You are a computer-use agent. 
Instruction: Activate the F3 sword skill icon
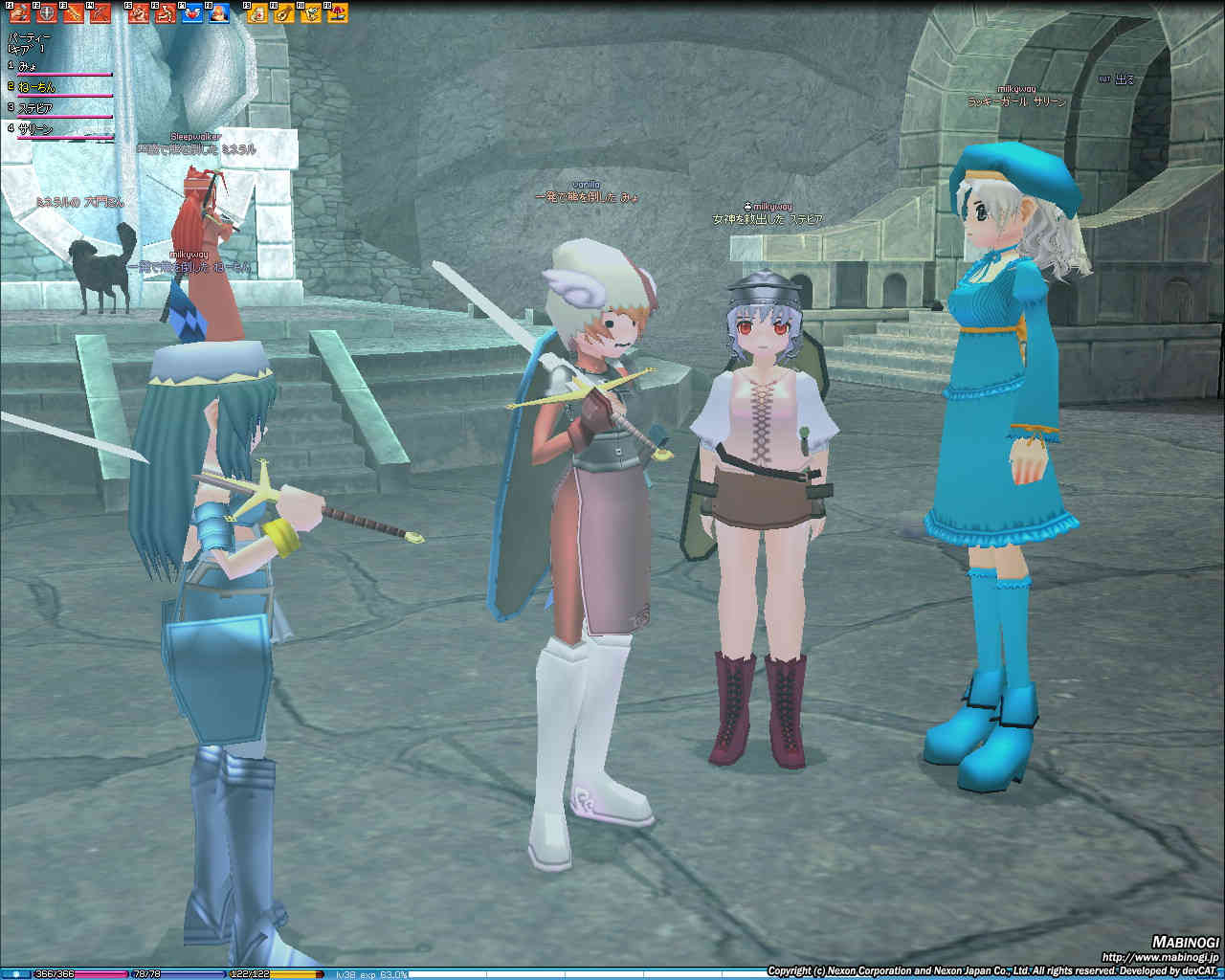click(x=74, y=13)
